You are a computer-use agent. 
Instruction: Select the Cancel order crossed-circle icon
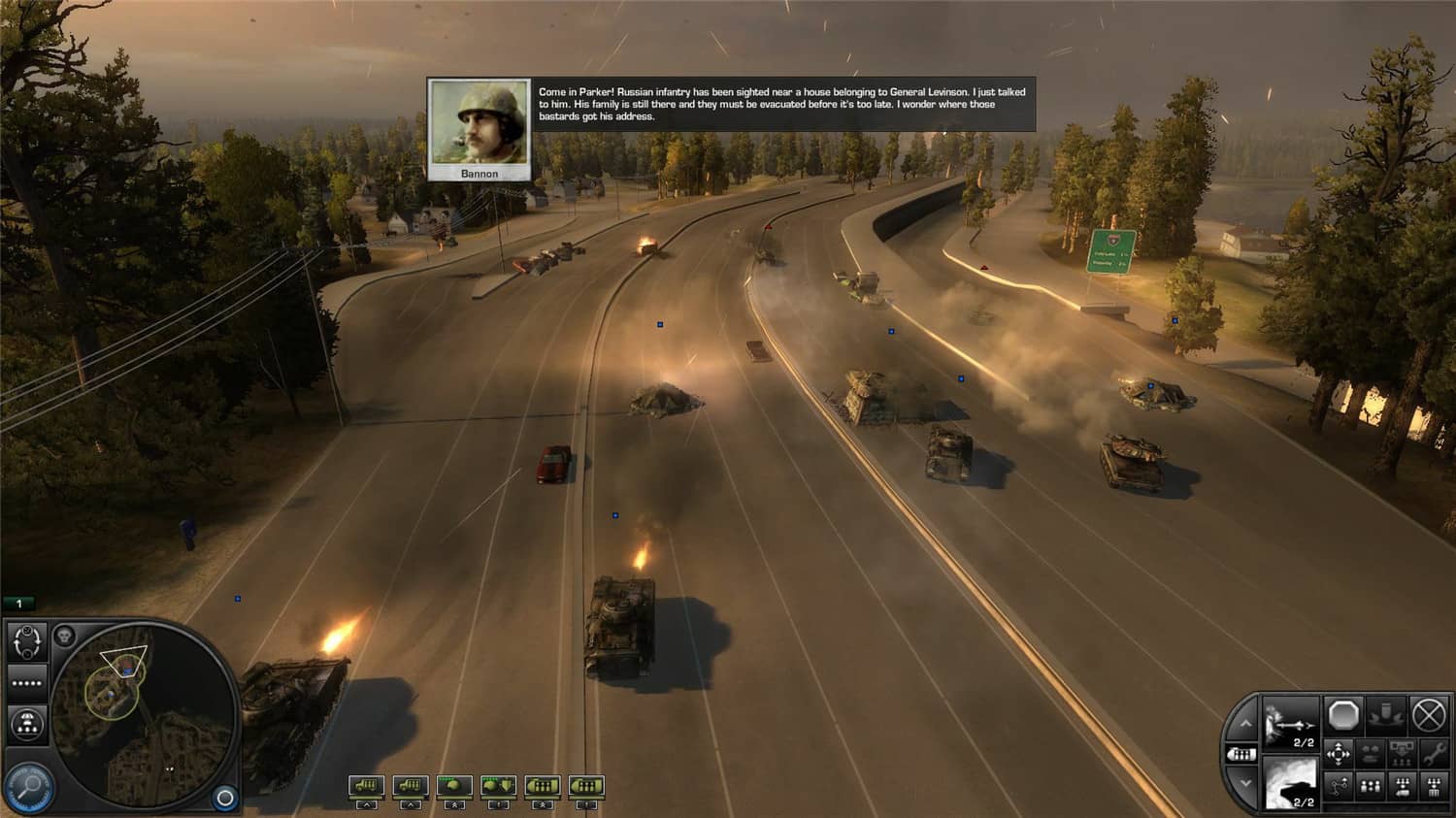pyautogui.click(x=1427, y=716)
